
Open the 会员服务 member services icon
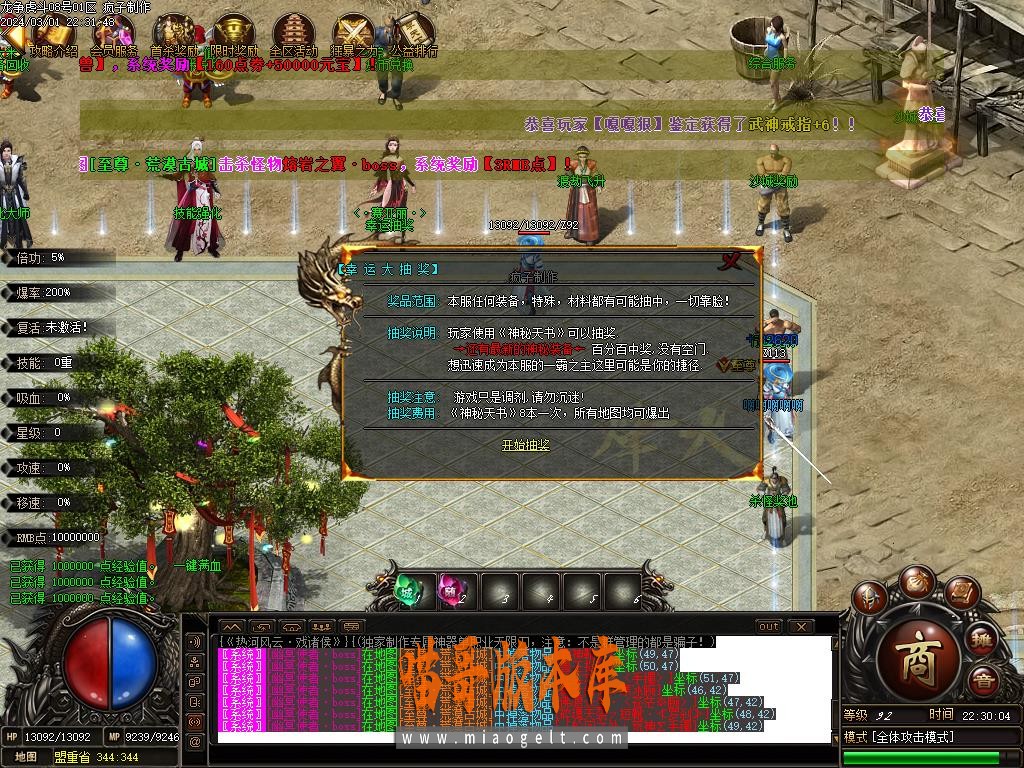(113, 32)
